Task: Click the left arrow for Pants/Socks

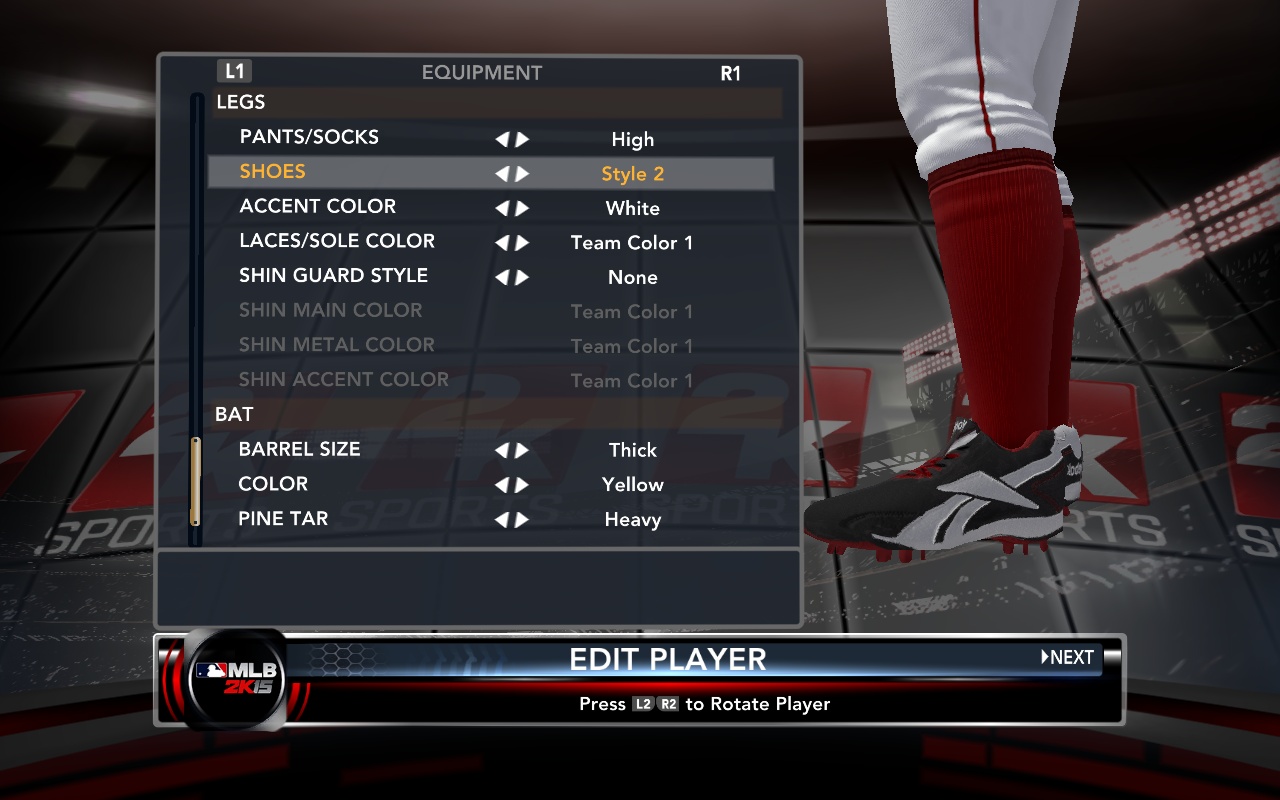Action: click(x=502, y=140)
